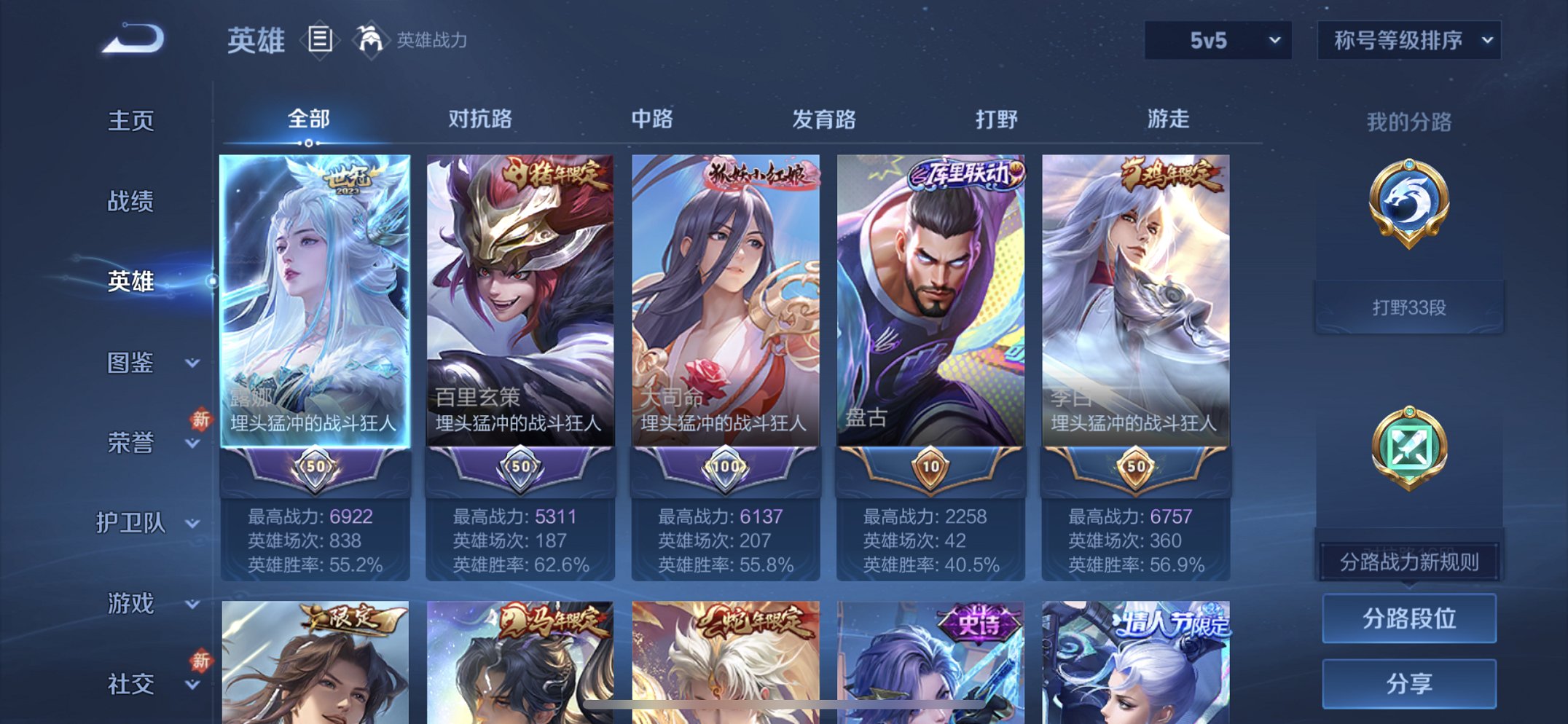The image size is (1568, 724).
Task: Open the hero list view icon
Action: click(321, 40)
